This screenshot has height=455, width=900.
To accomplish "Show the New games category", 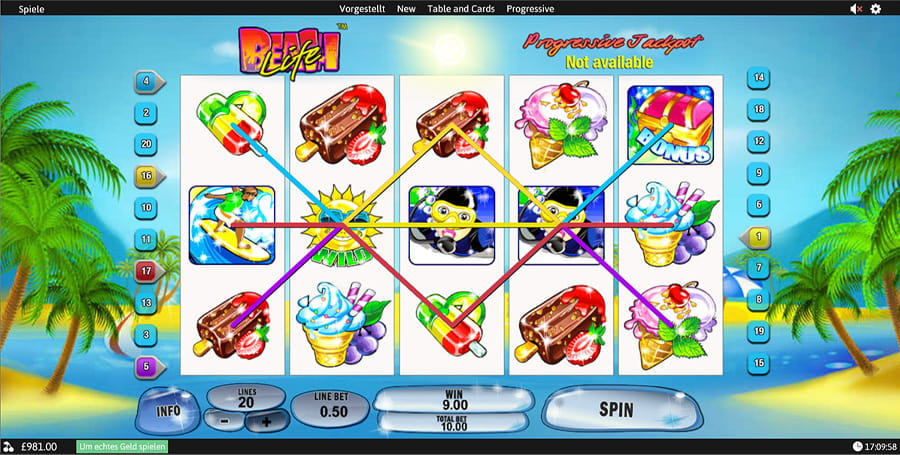I will click(406, 9).
